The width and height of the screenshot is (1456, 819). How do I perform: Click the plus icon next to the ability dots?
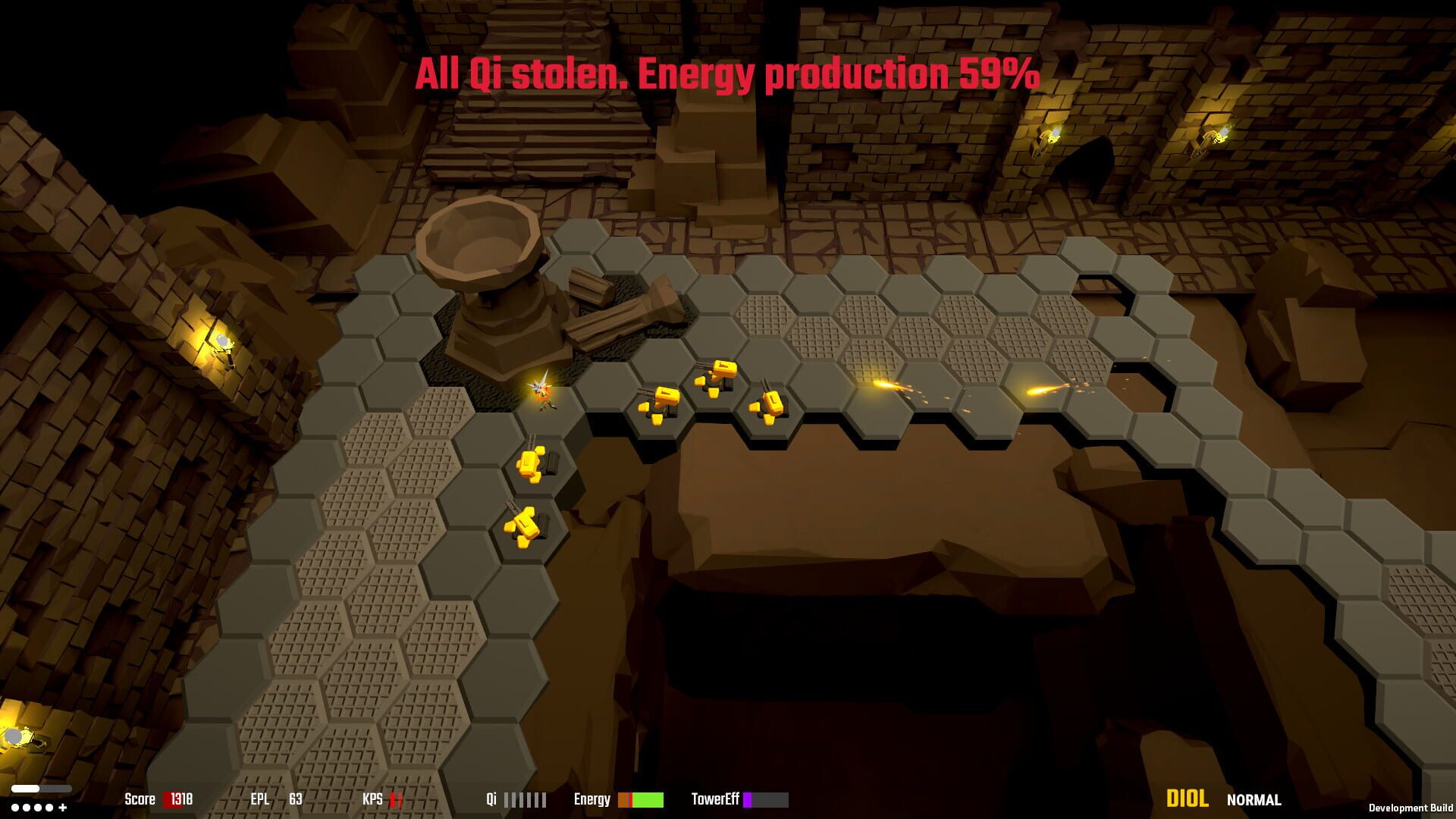(62, 808)
